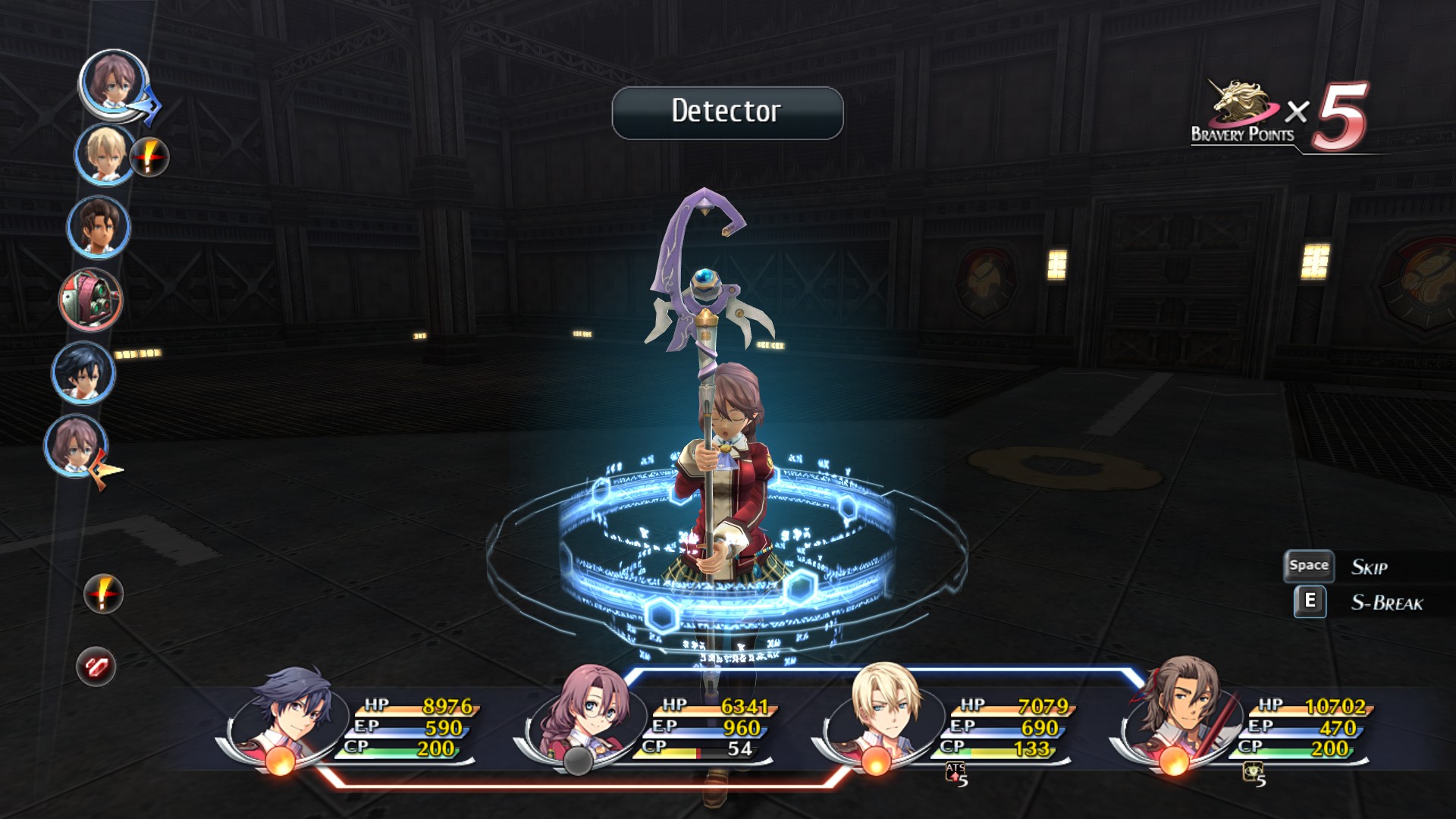This screenshot has height=819, width=1456.
Task: Choose the blonde party member's status portrait
Action: 885,709
